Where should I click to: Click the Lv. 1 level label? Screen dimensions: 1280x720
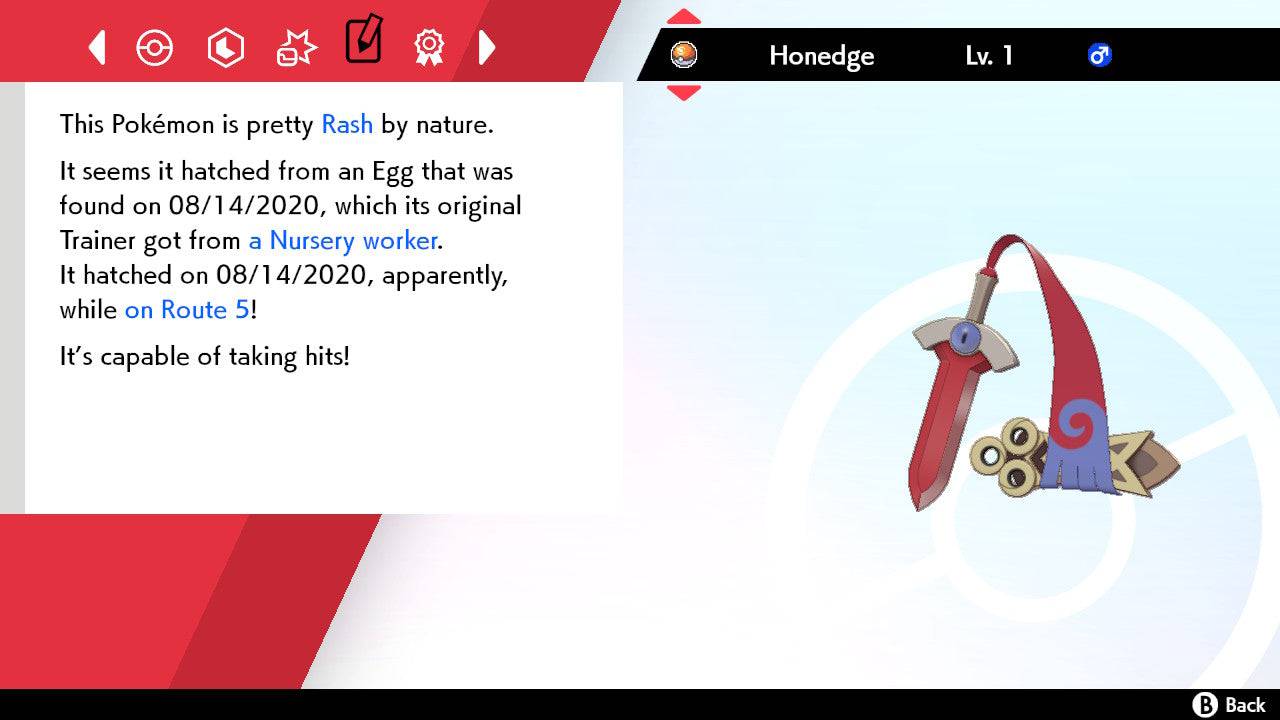[x=988, y=56]
